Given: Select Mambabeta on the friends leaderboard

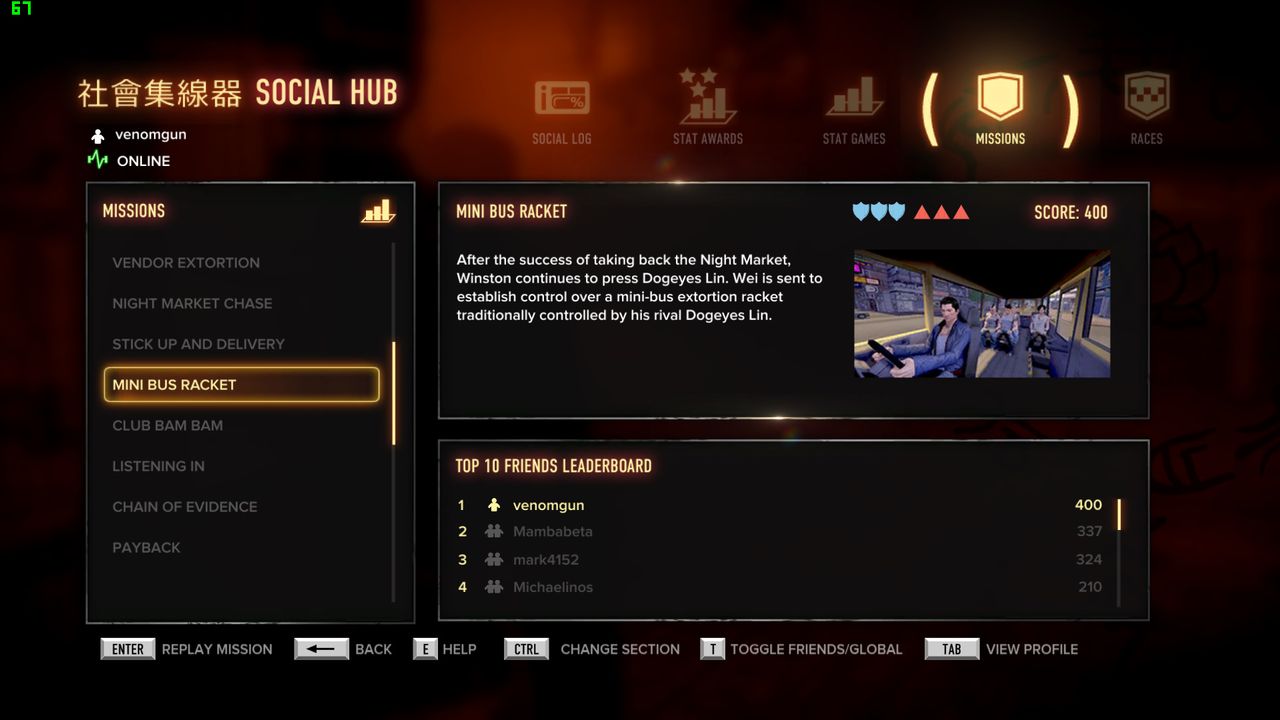Looking at the screenshot, I should 780,531.
